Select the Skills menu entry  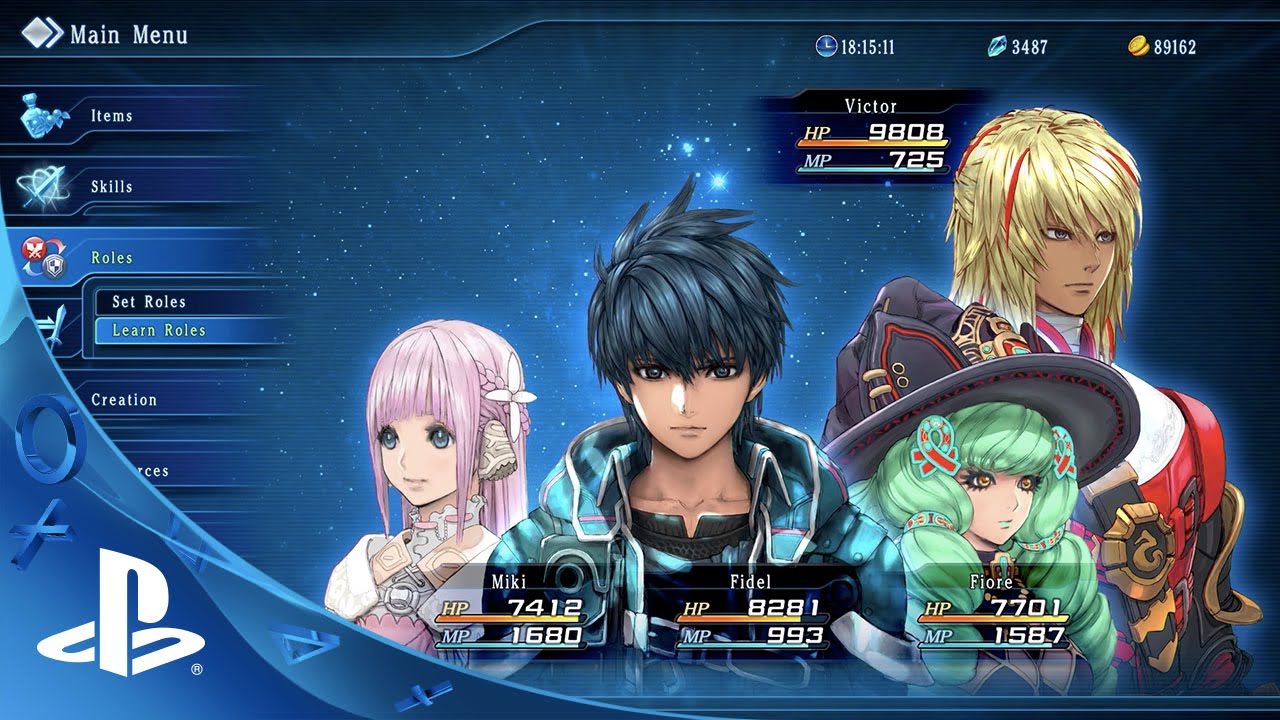pyautogui.click(x=111, y=187)
